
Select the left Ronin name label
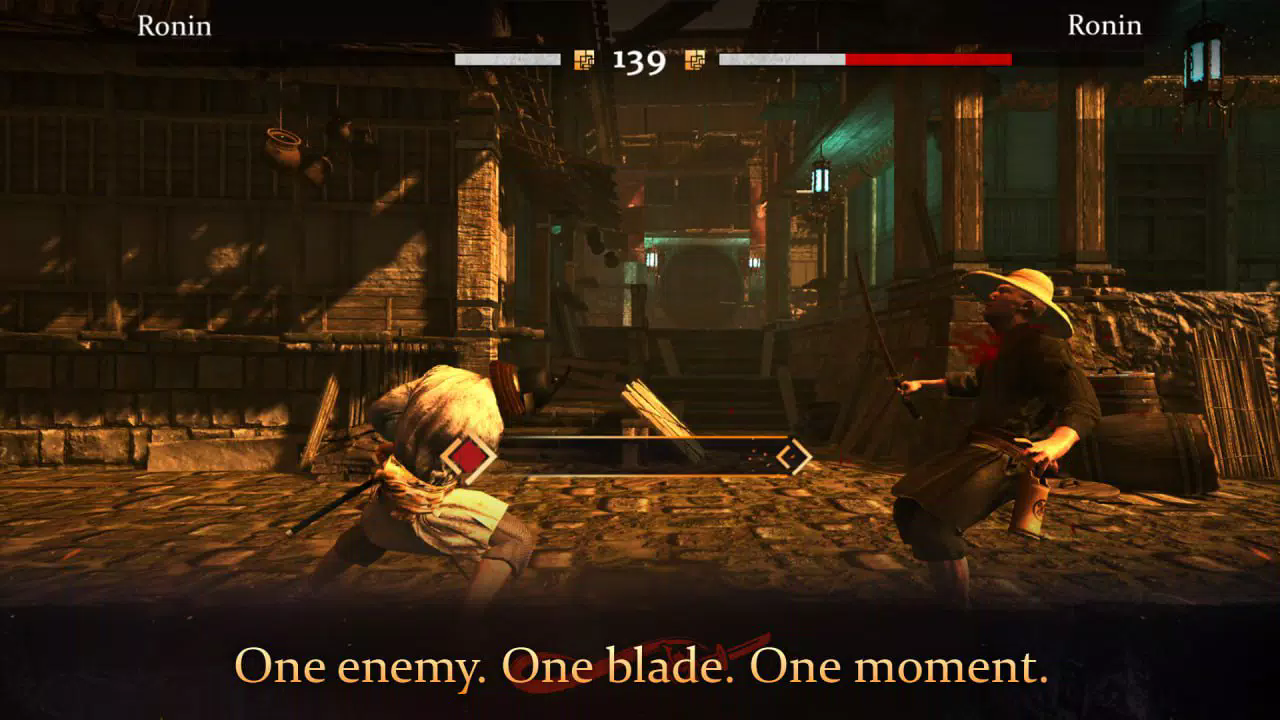click(175, 27)
